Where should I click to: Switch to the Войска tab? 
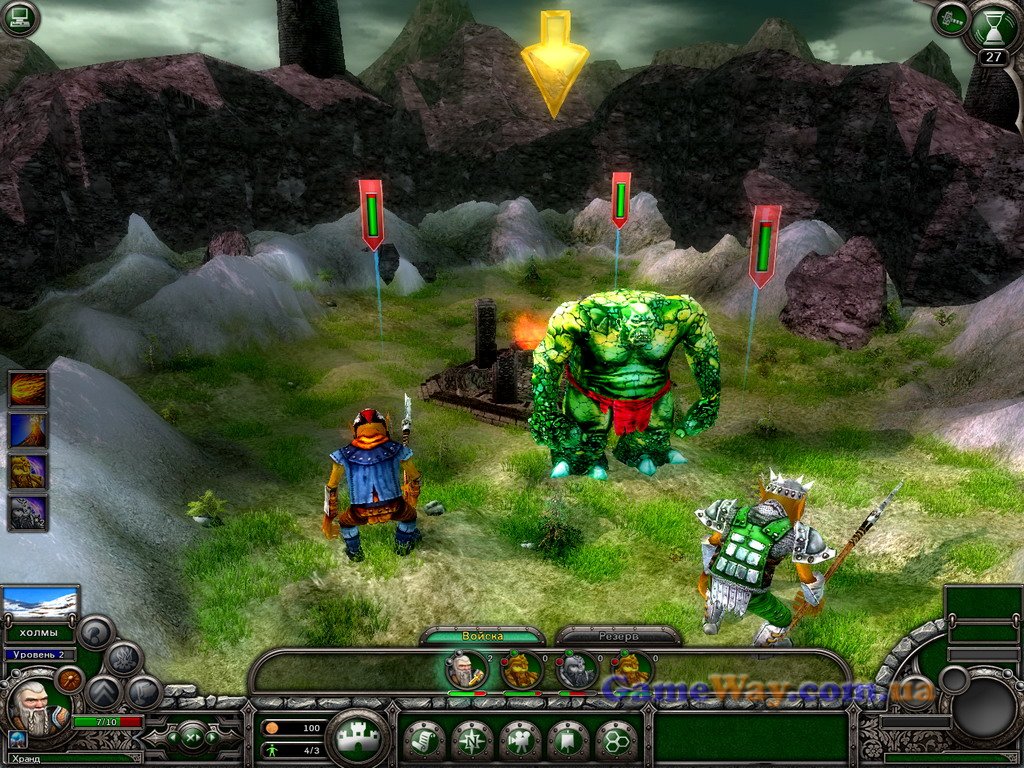click(x=483, y=636)
